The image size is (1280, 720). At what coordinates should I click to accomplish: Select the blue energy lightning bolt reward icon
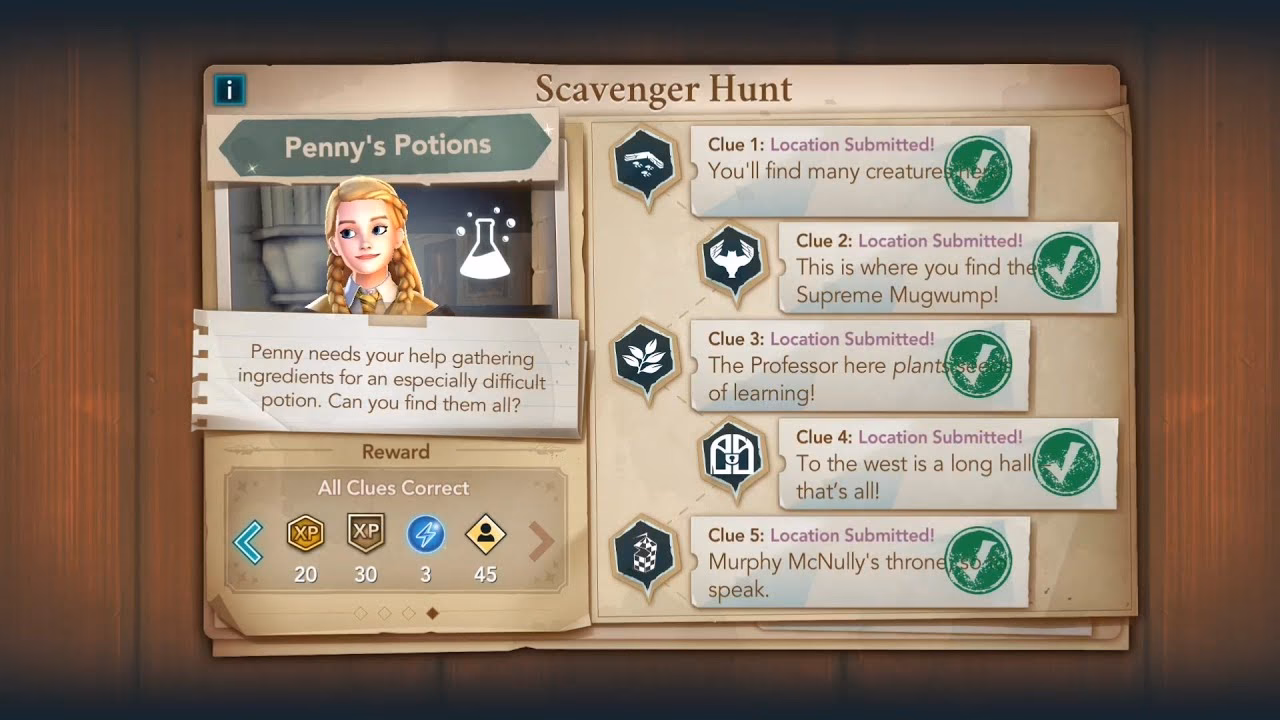click(425, 536)
